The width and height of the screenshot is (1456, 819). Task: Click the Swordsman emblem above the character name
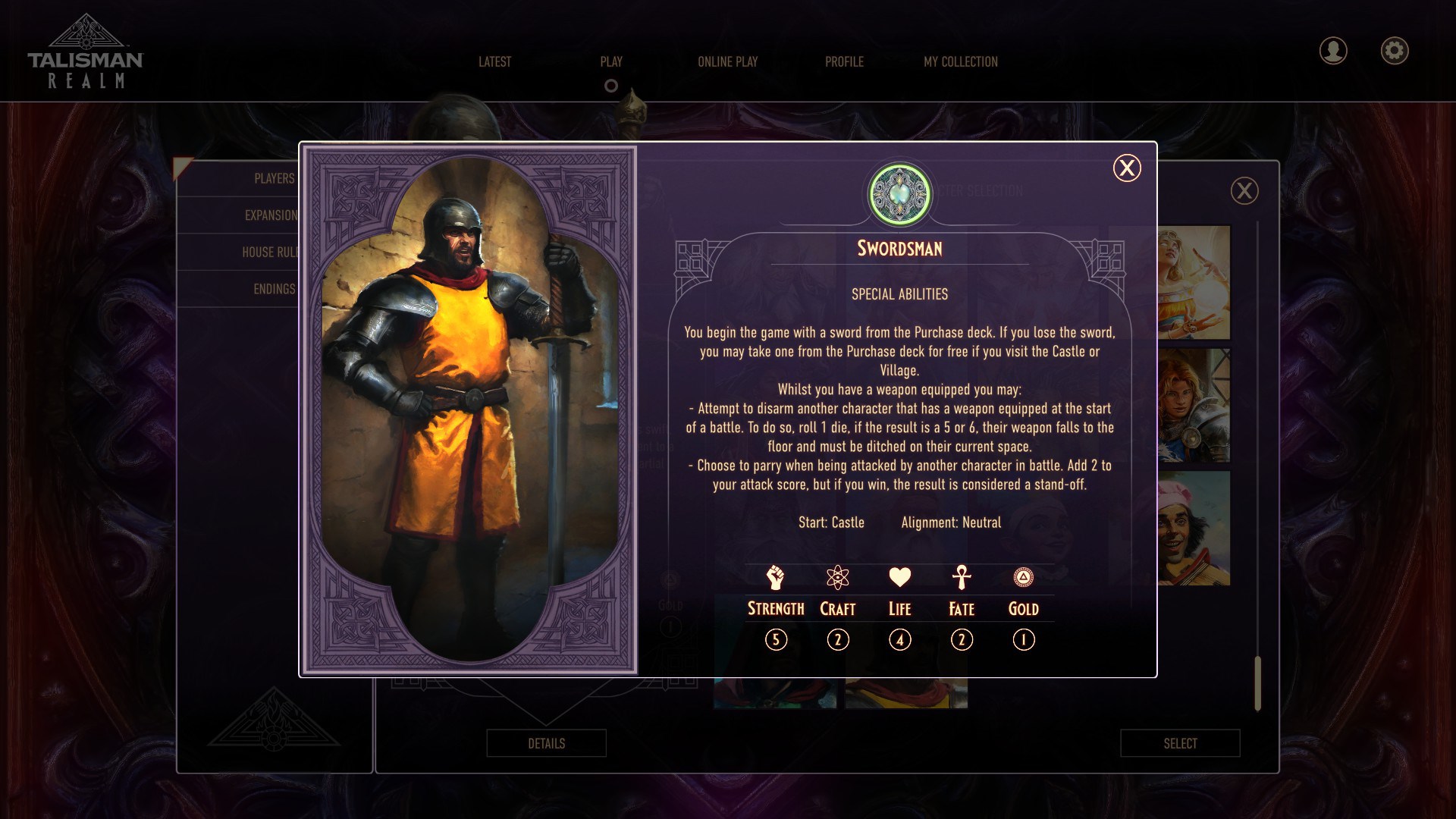pyautogui.click(x=898, y=194)
